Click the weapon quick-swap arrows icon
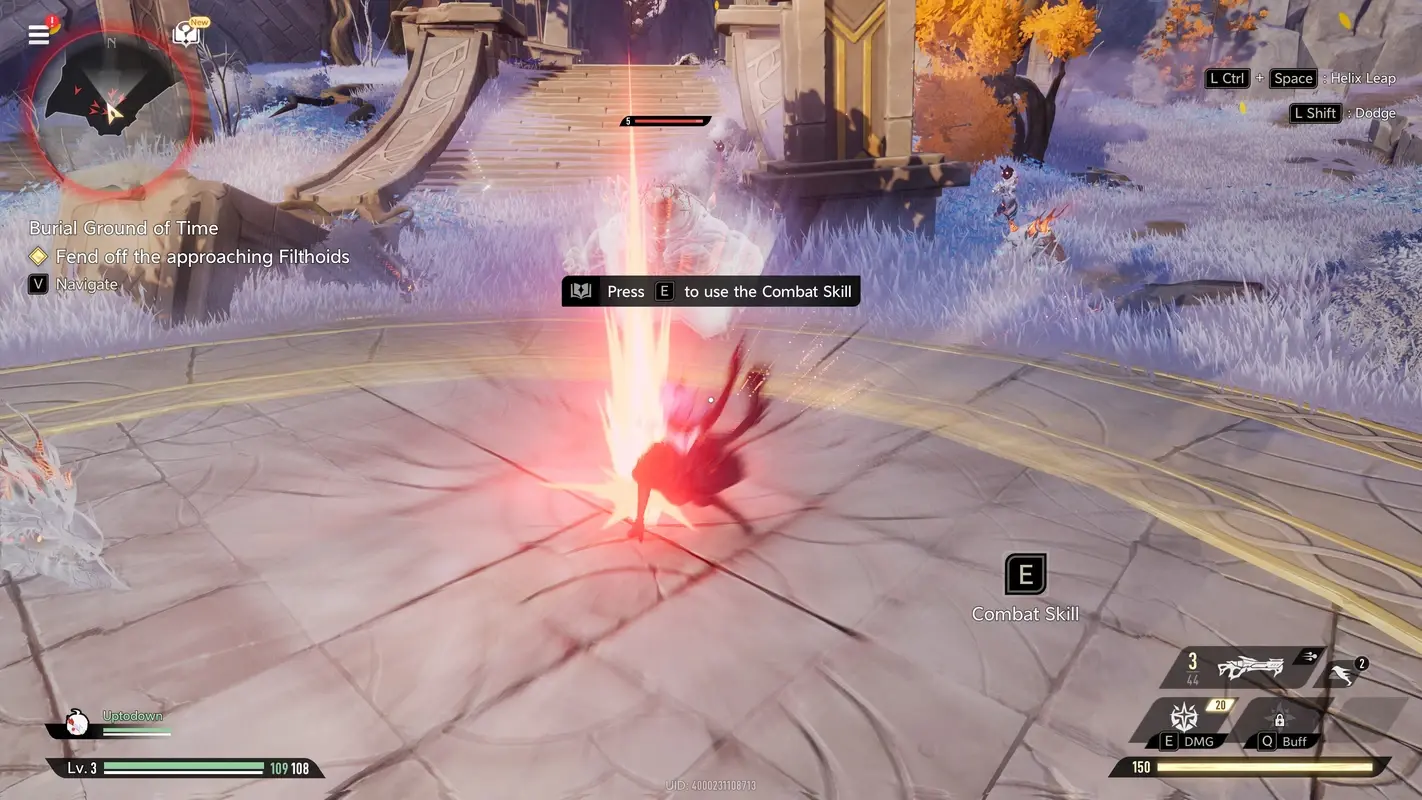This screenshot has width=1422, height=800. [x=1310, y=656]
